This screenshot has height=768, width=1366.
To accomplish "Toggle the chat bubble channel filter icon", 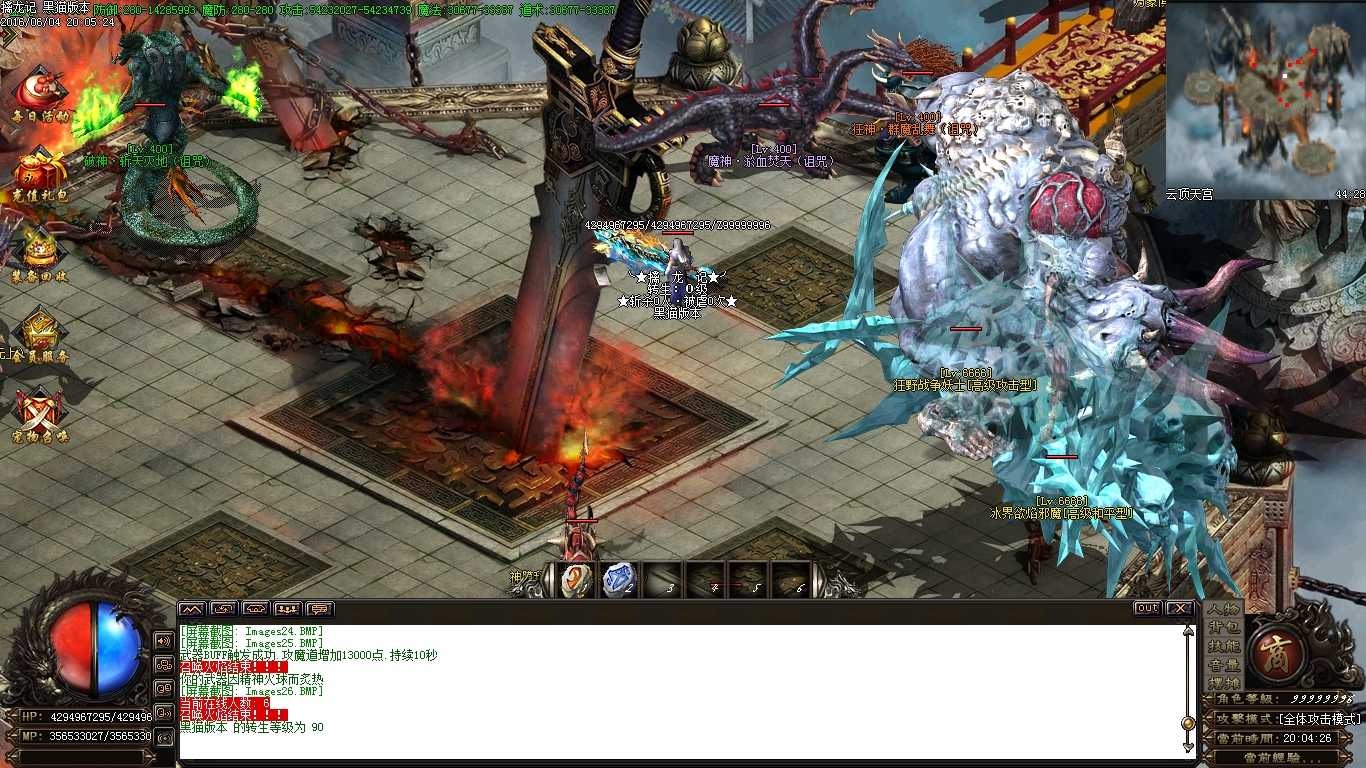I will click(x=321, y=607).
